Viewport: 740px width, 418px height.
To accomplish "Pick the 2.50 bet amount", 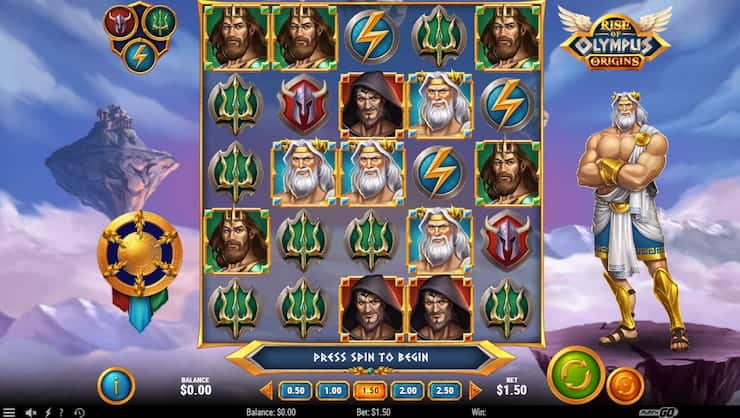I will (445, 390).
